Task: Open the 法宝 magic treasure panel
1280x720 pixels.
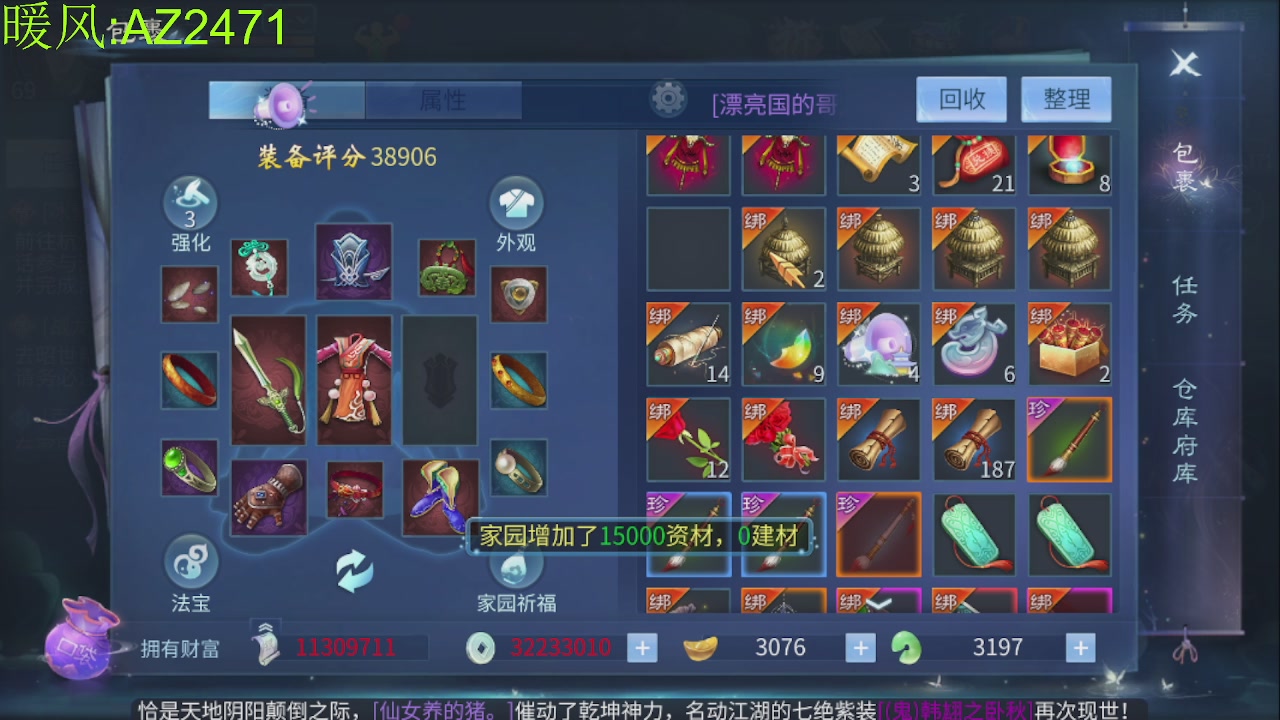Action: (x=190, y=567)
